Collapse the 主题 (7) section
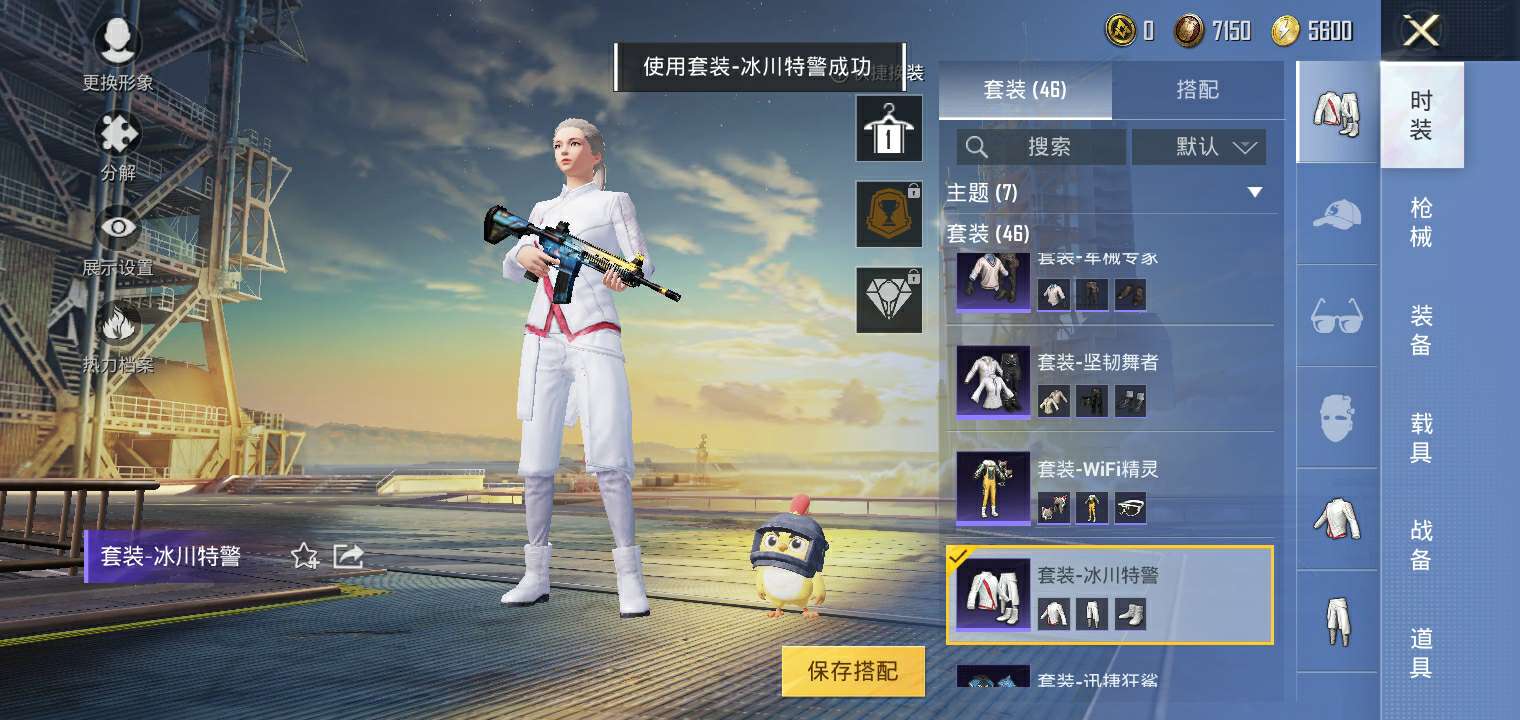The image size is (1520, 720). 1257,193
